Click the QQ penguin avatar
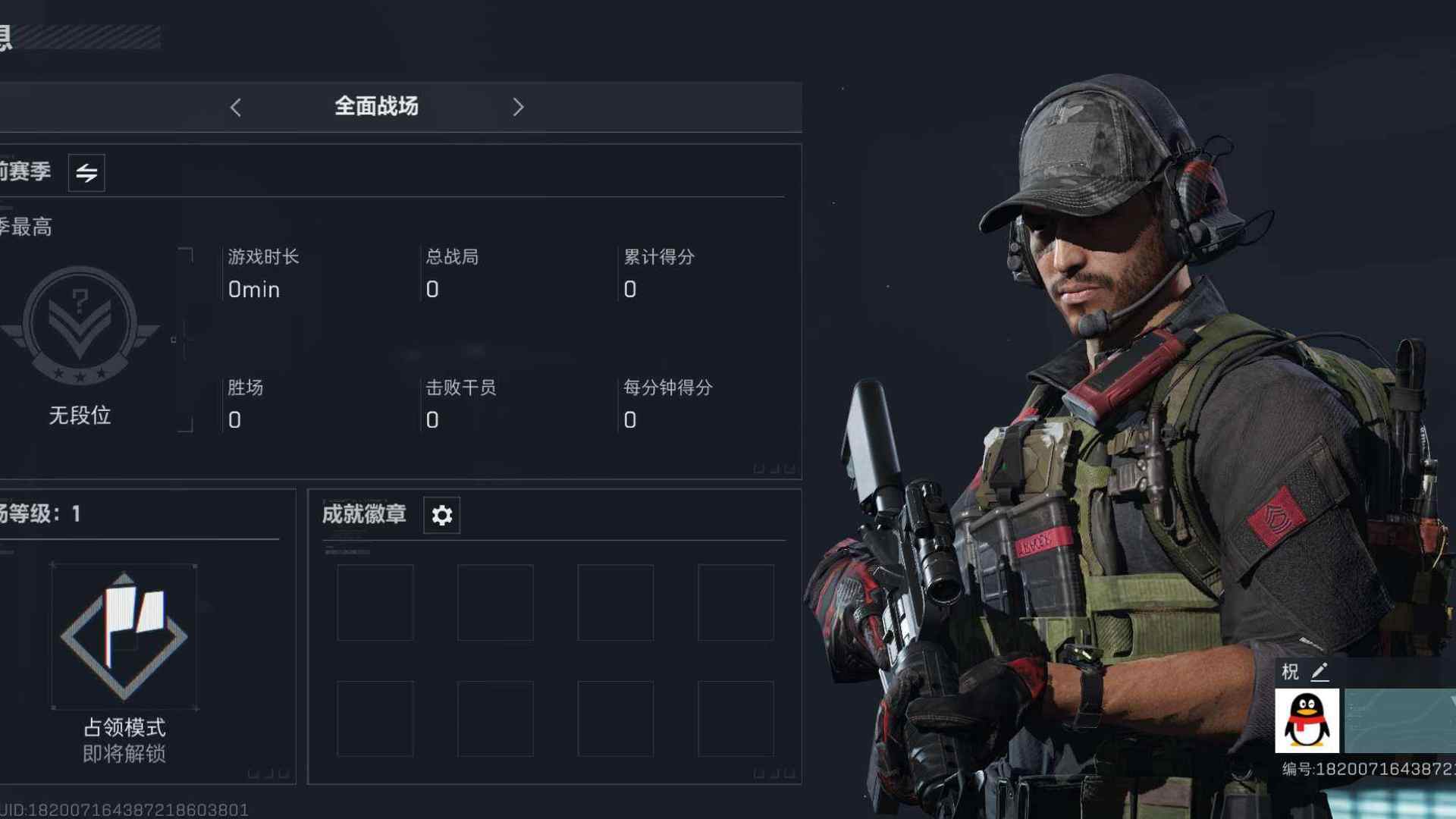1456x819 pixels. coord(1307,720)
